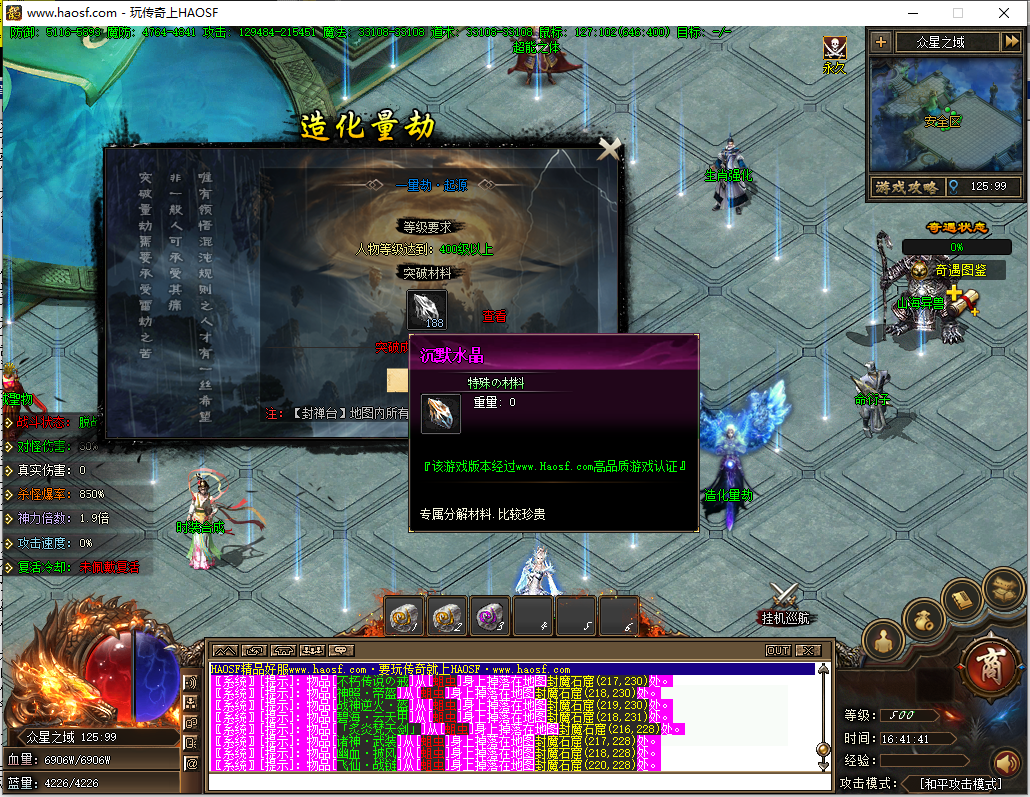Click the chat text input field
Screen dimensions: 1030x797
pyautogui.click(x=510, y=782)
